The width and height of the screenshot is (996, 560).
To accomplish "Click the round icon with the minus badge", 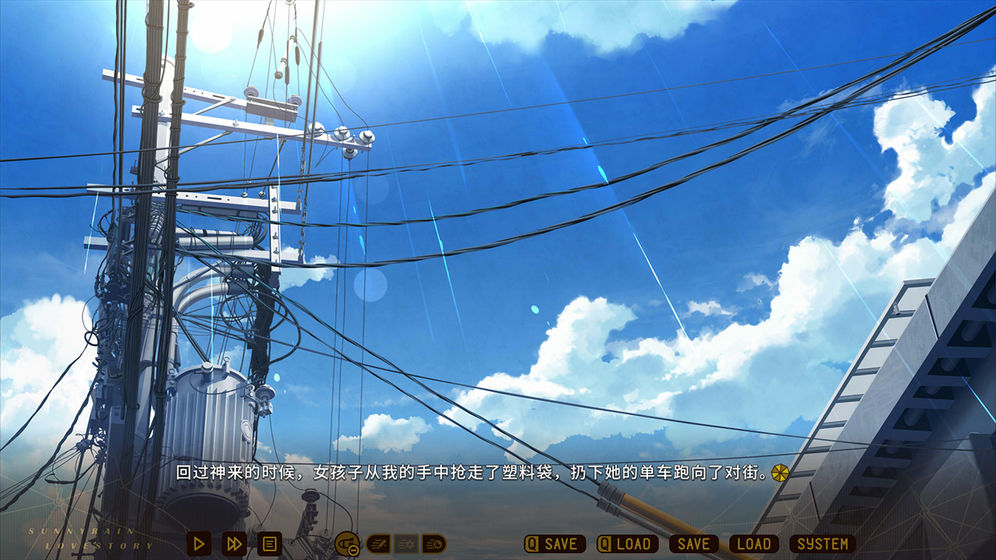I will pos(347,544).
